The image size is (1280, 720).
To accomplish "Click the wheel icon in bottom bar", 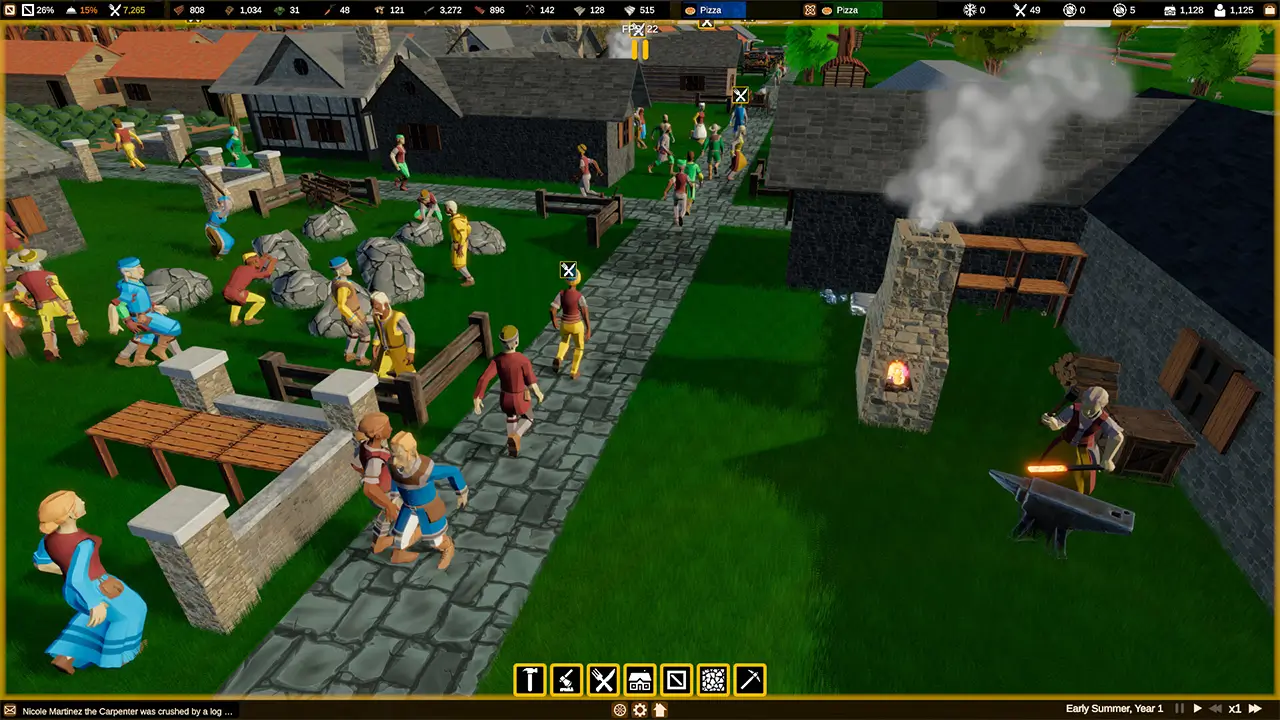I will [619, 710].
